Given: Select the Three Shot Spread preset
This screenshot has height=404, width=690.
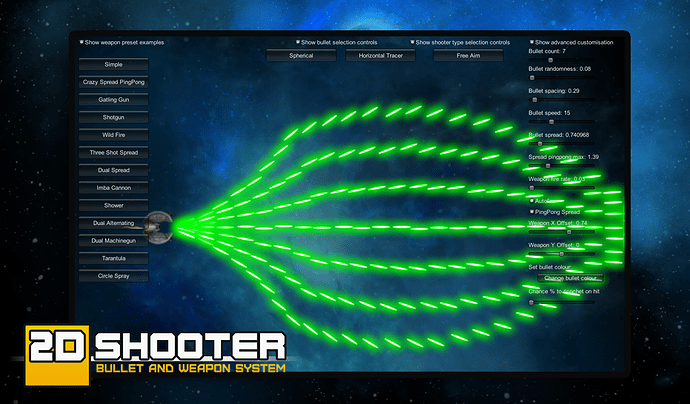Looking at the screenshot, I should click(x=113, y=153).
